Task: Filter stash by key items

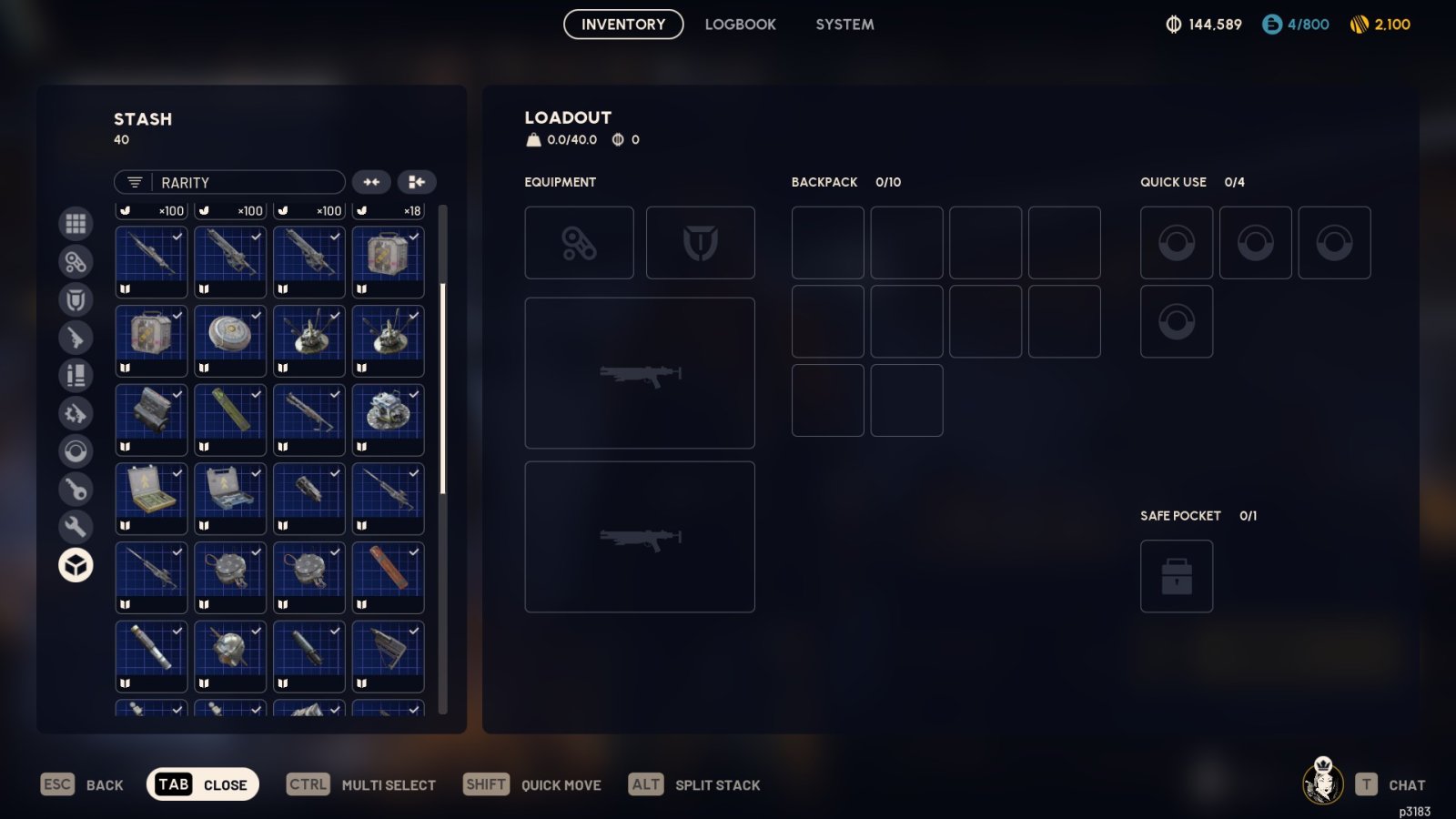Action: coord(76,490)
